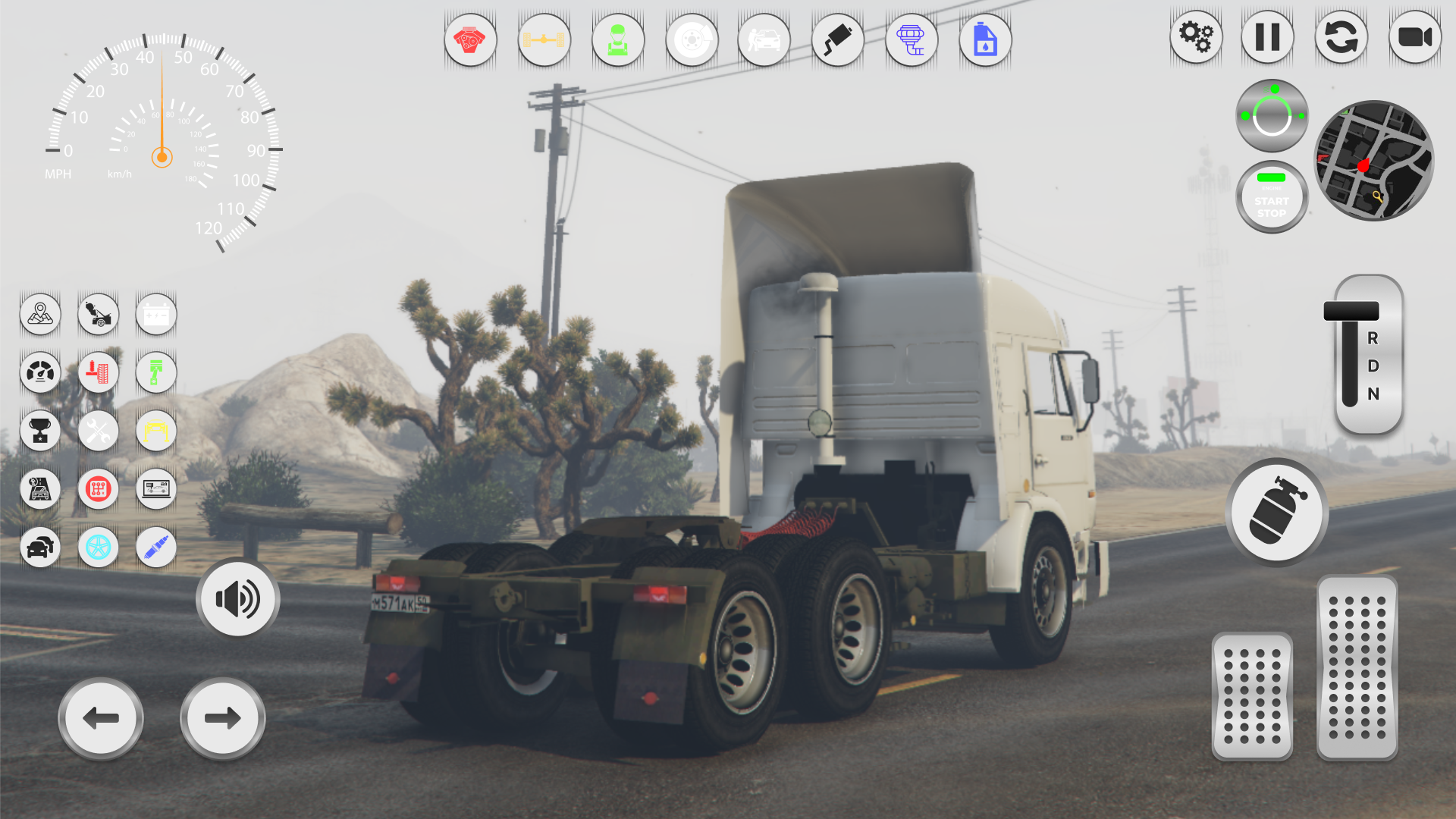The width and height of the screenshot is (1456, 819).
Task: Select the exhaust muffler icon on top toolbar
Action: (837, 40)
